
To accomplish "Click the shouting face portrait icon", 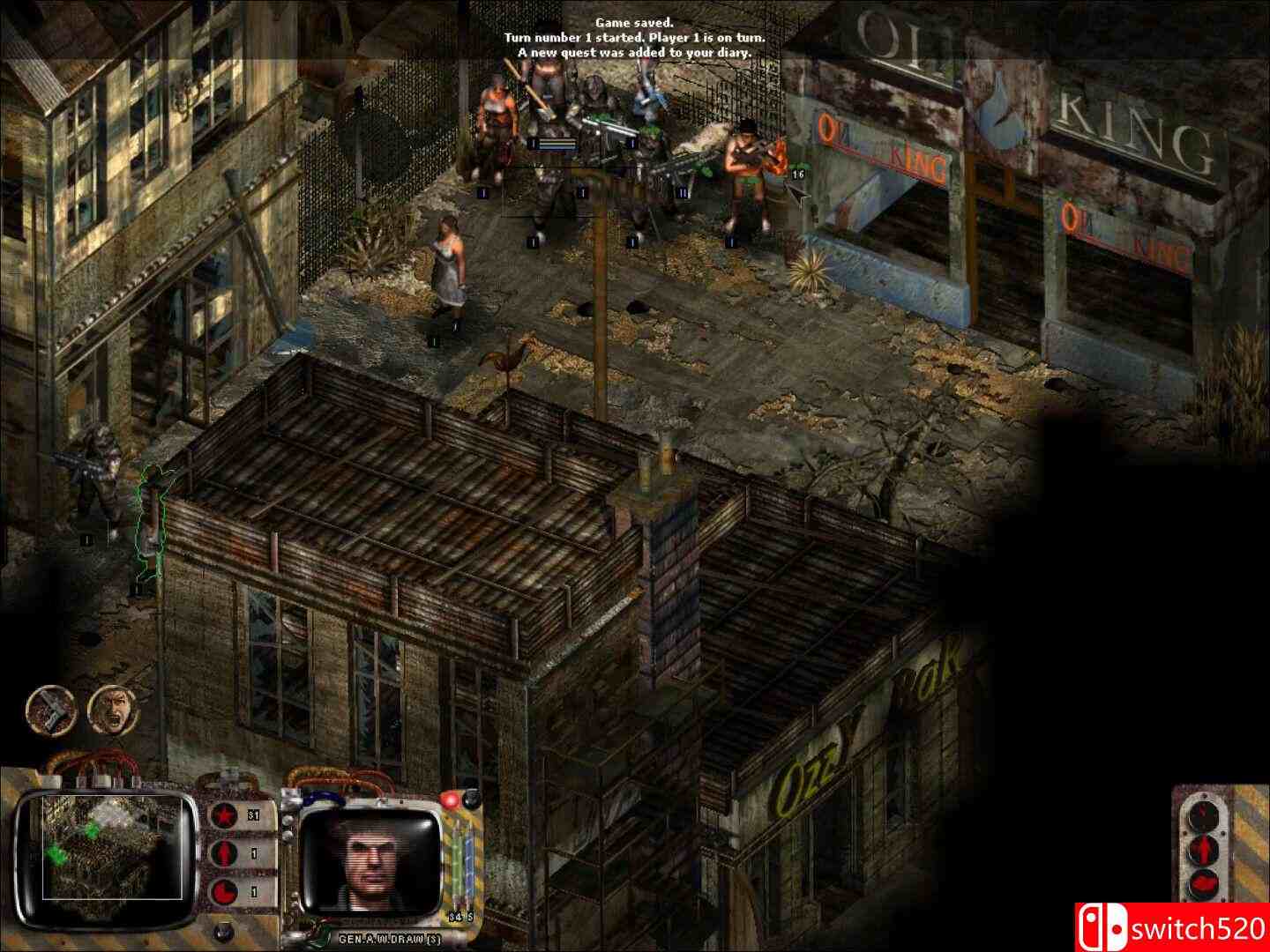I will coord(106,712).
